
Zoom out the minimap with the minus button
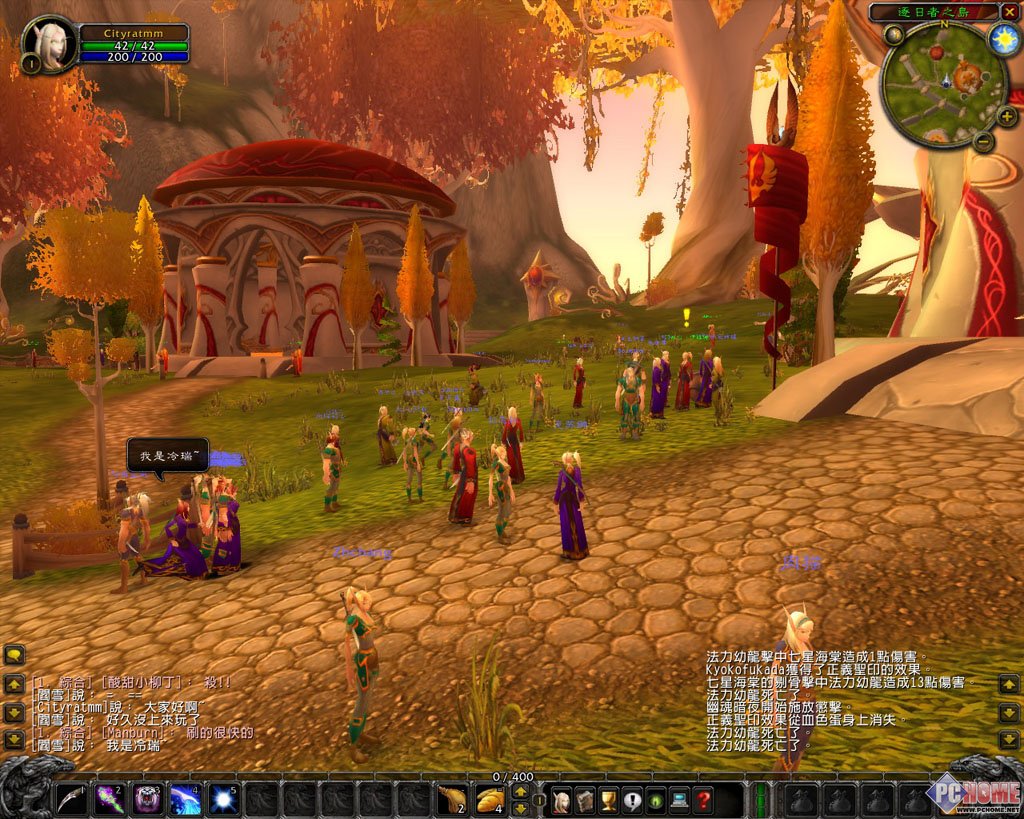983,141
